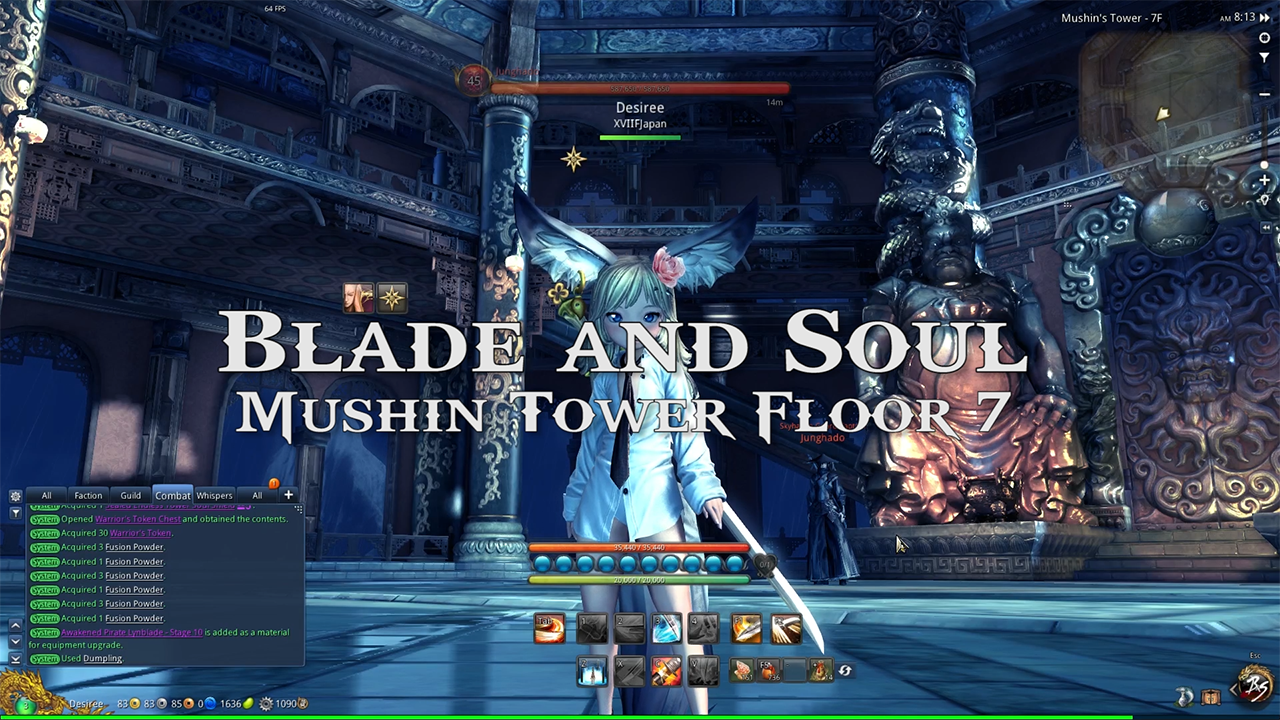Open the chat filter funnel icon
The height and width of the screenshot is (720, 1280).
pyautogui.click(x=15, y=513)
